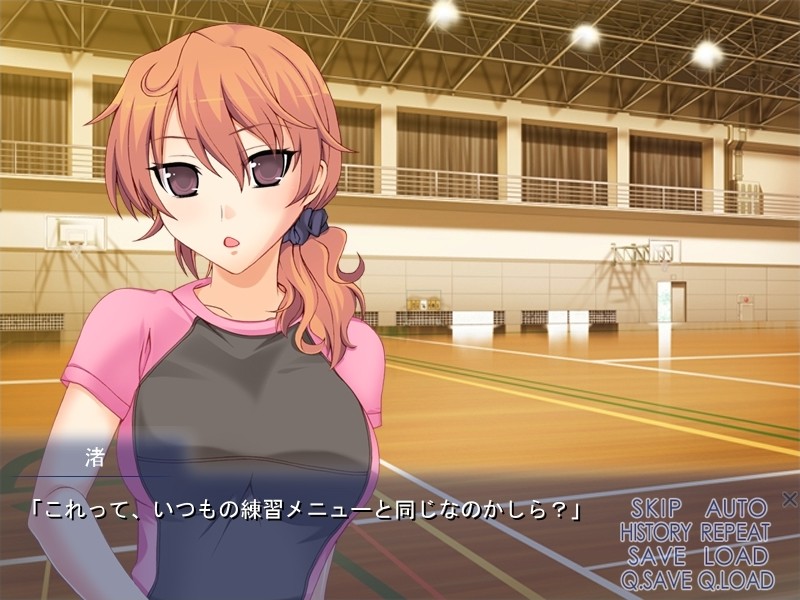Screen dimensions: 800x600
Task: Activate the SKIP button
Action: tap(658, 507)
